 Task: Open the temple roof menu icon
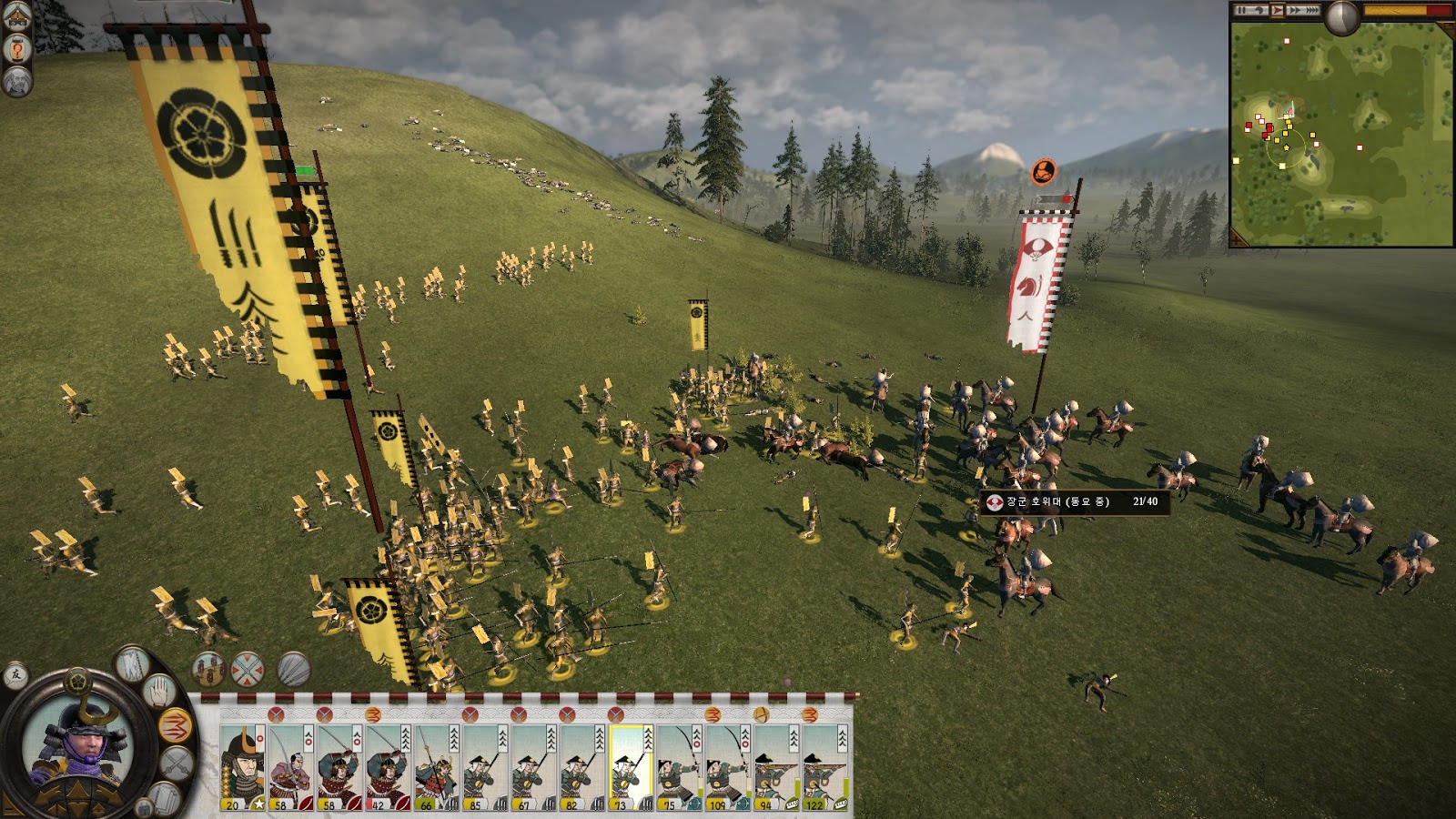[17, 15]
